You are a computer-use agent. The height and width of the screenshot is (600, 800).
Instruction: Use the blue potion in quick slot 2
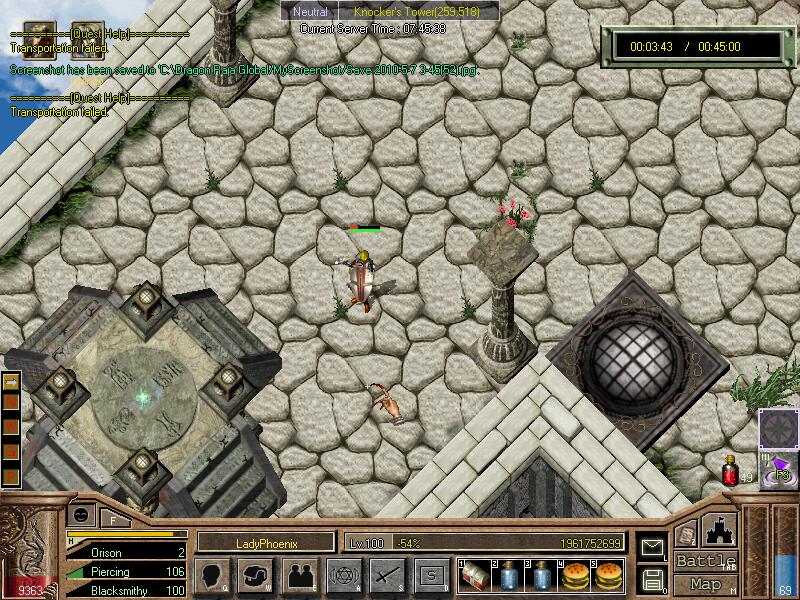coord(508,575)
